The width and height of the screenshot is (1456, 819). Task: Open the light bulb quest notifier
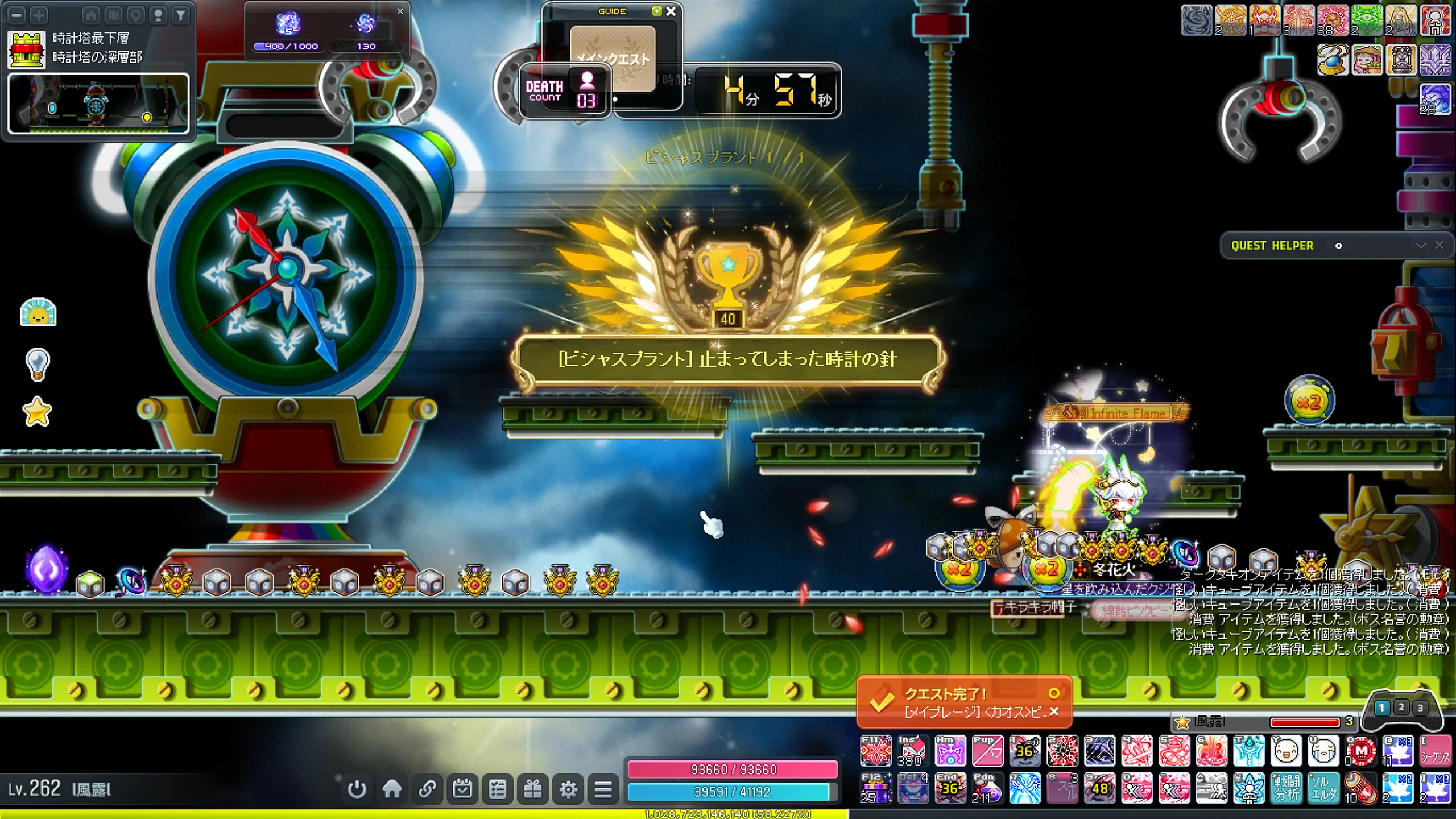click(38, 364)
